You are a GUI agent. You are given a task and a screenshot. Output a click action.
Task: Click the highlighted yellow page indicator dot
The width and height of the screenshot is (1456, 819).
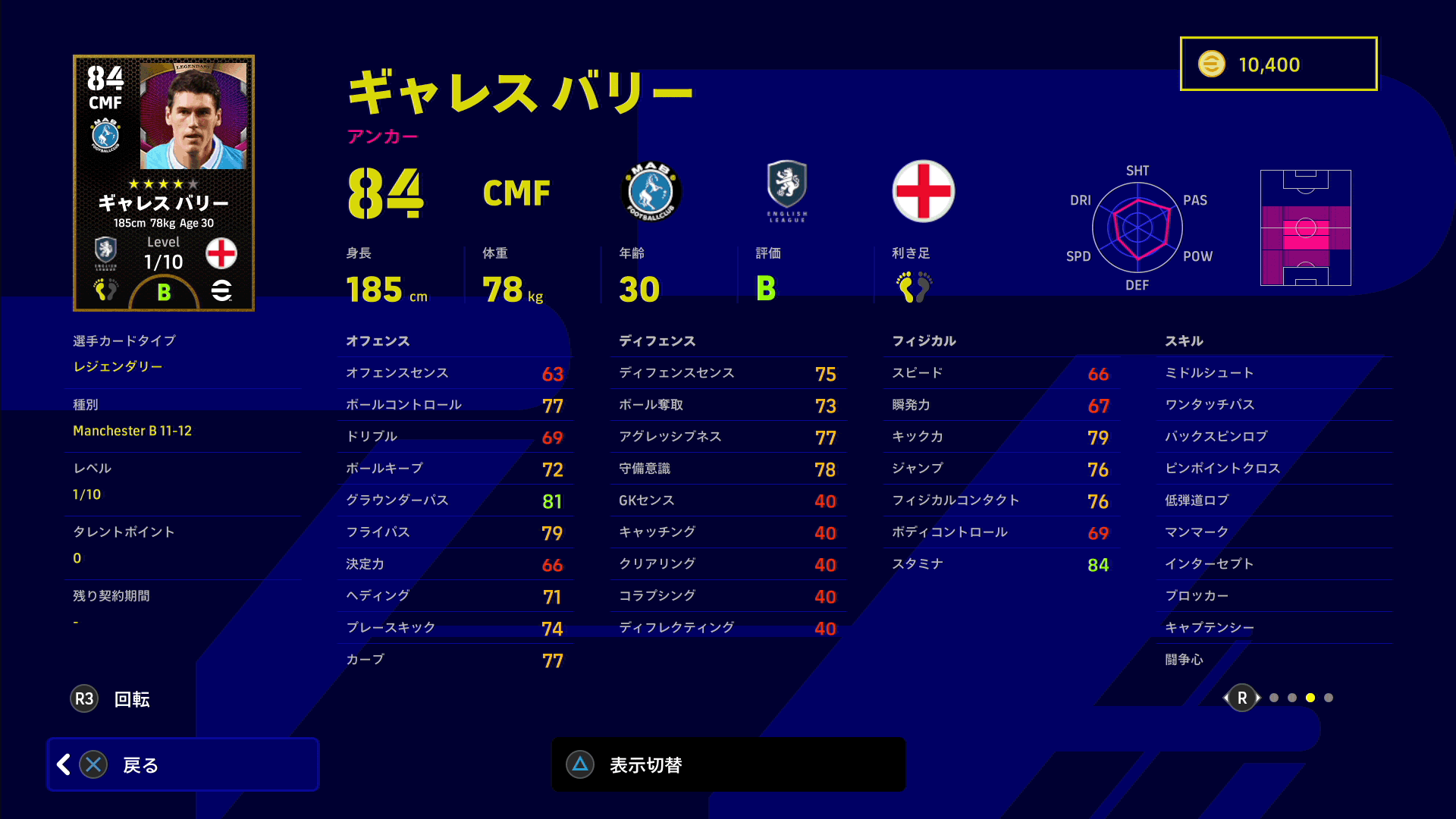(1310, 698)
